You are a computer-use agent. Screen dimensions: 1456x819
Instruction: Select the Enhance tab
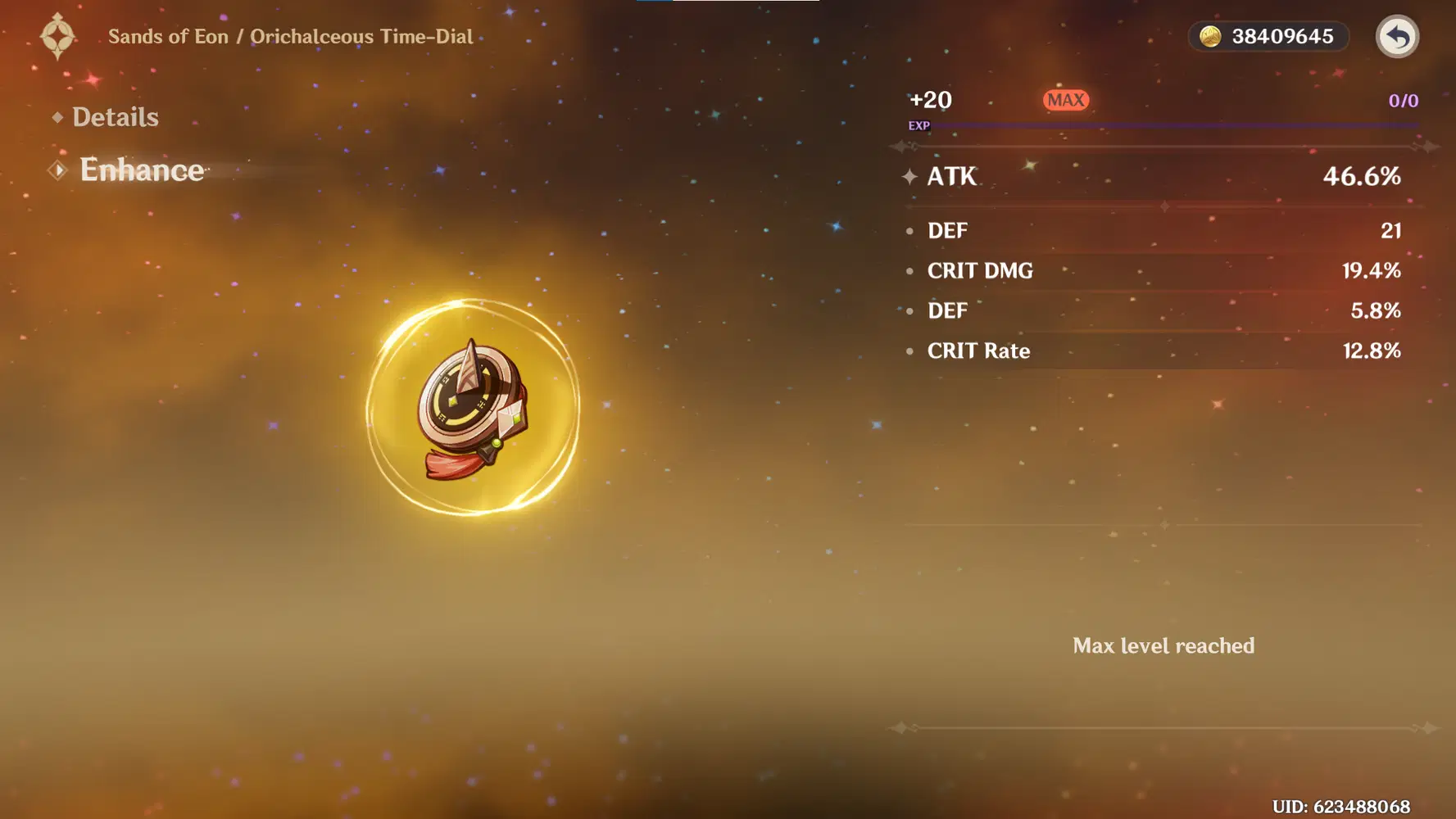141,170
